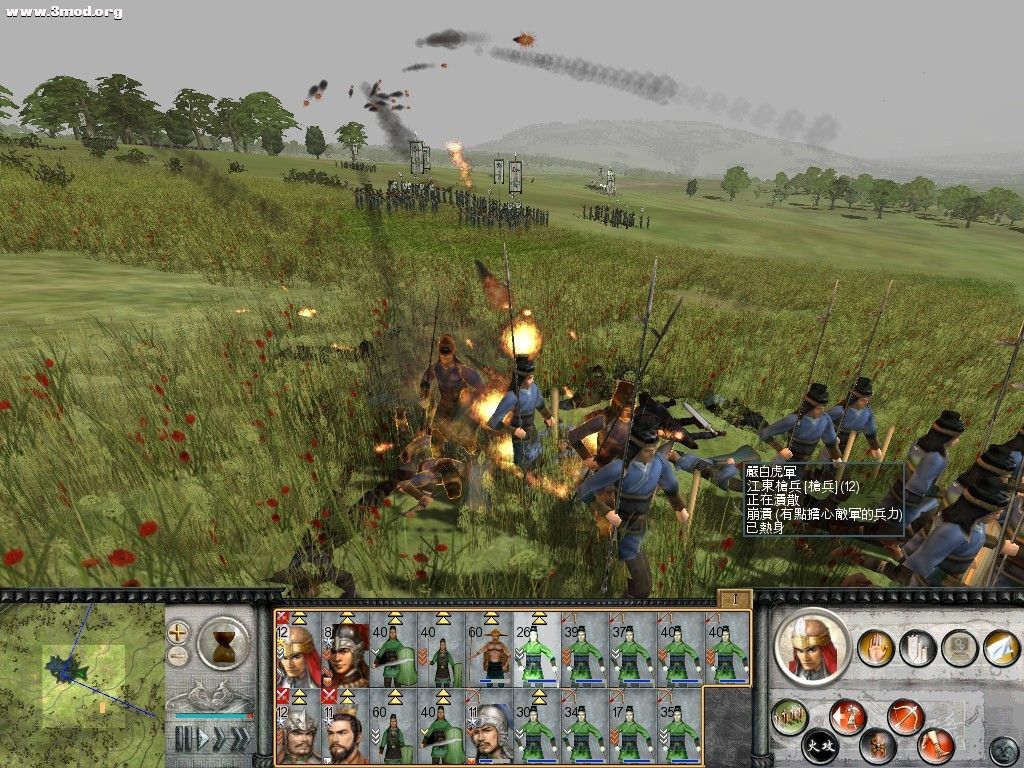Image resolution: width=1024 pixels, height=768 pixels.
Task: Zoom in the minimap with the plus button
Action: [178, 632]
